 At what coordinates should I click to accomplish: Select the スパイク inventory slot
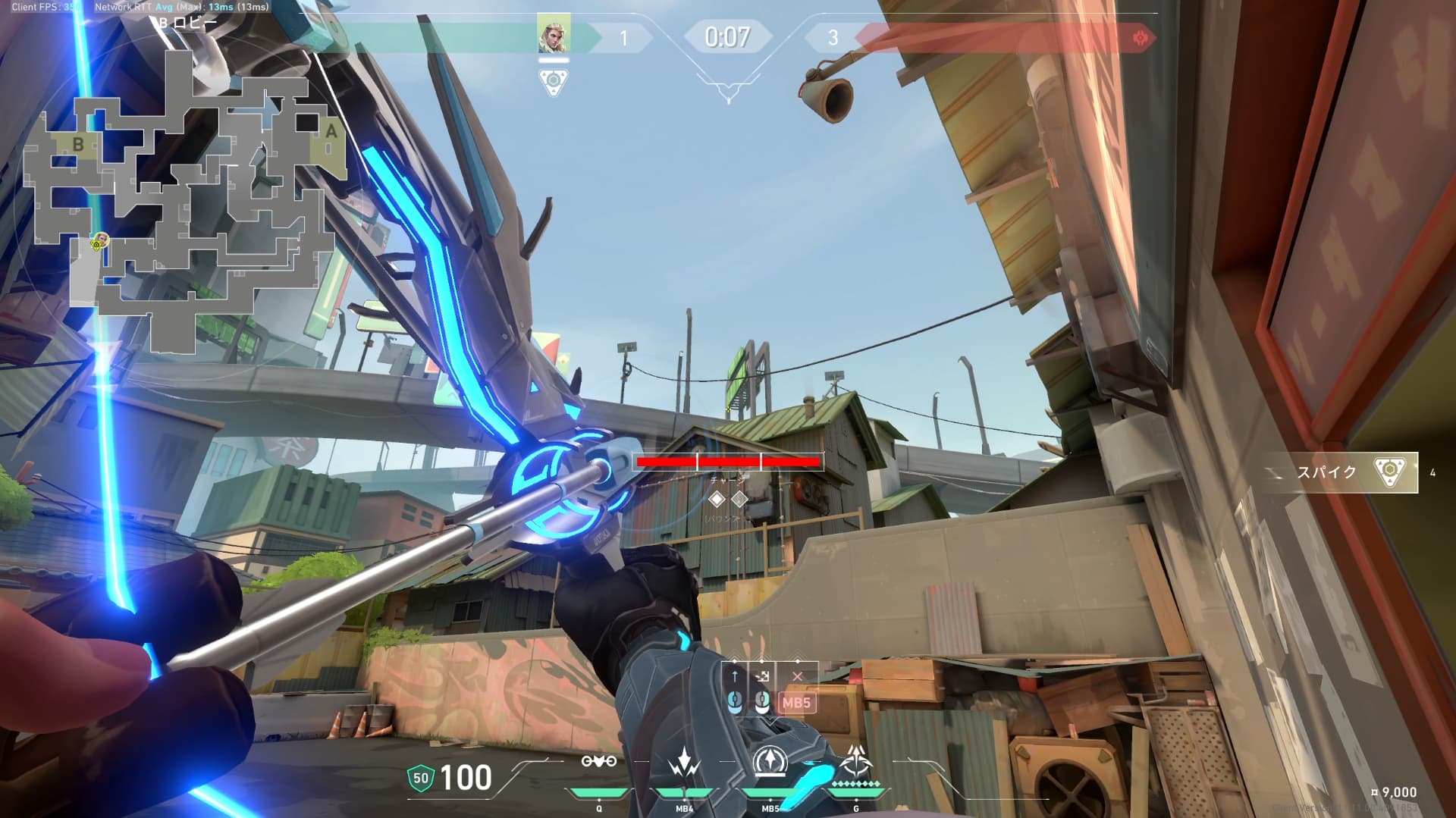click(x=1341, y=472)
